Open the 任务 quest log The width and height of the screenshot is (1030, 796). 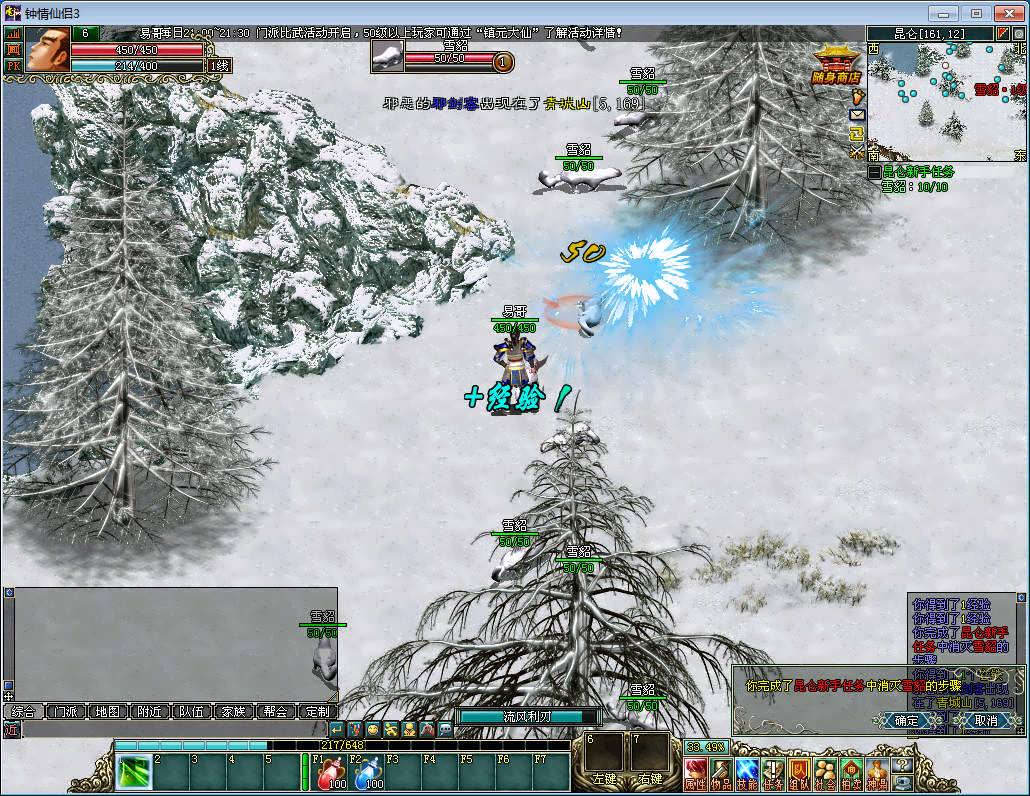tap(773, 773)
